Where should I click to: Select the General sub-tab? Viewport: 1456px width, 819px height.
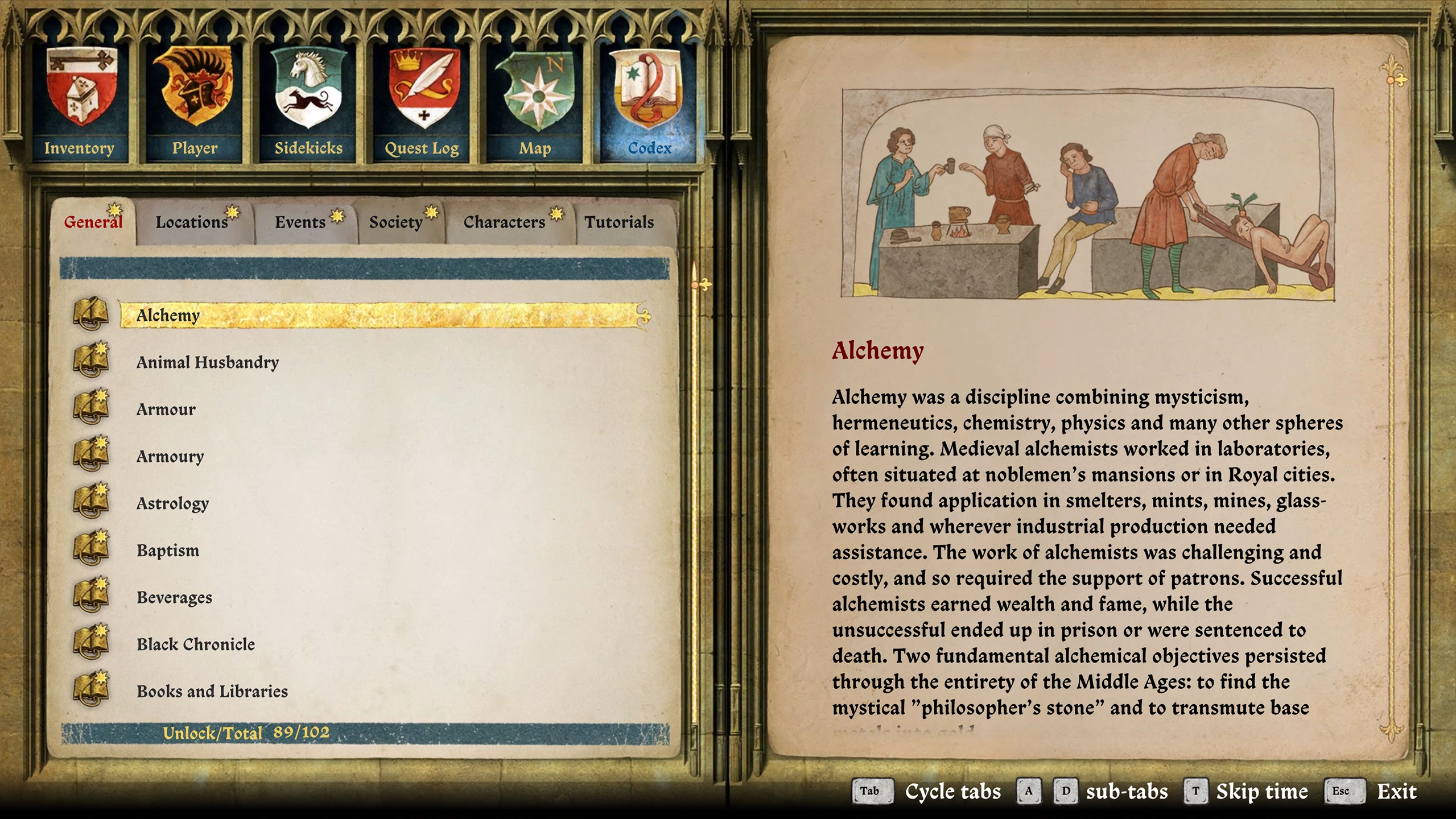click(93, 222)
